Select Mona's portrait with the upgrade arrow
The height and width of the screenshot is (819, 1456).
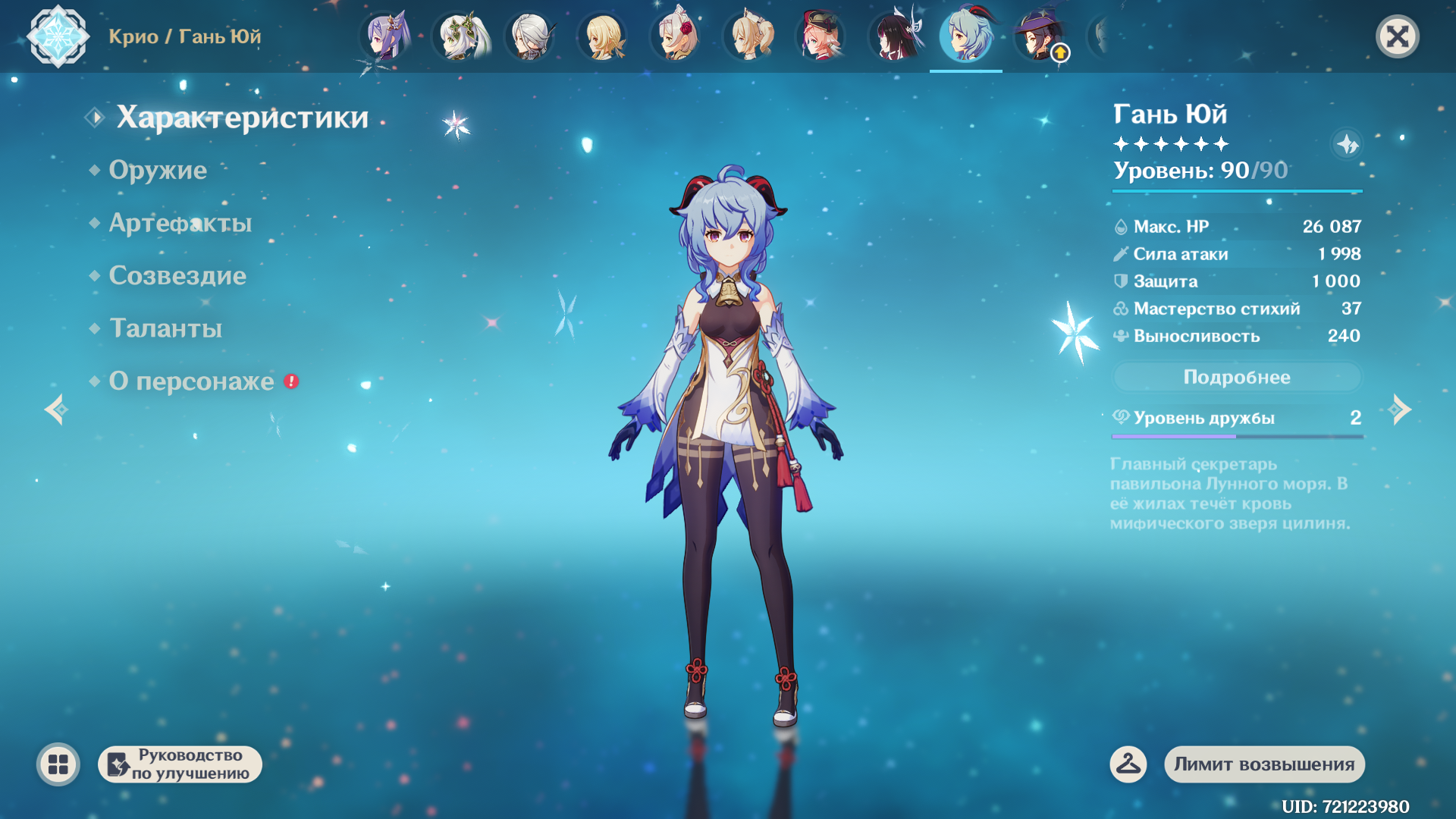pyautogui.click(x=1040, y=36)
